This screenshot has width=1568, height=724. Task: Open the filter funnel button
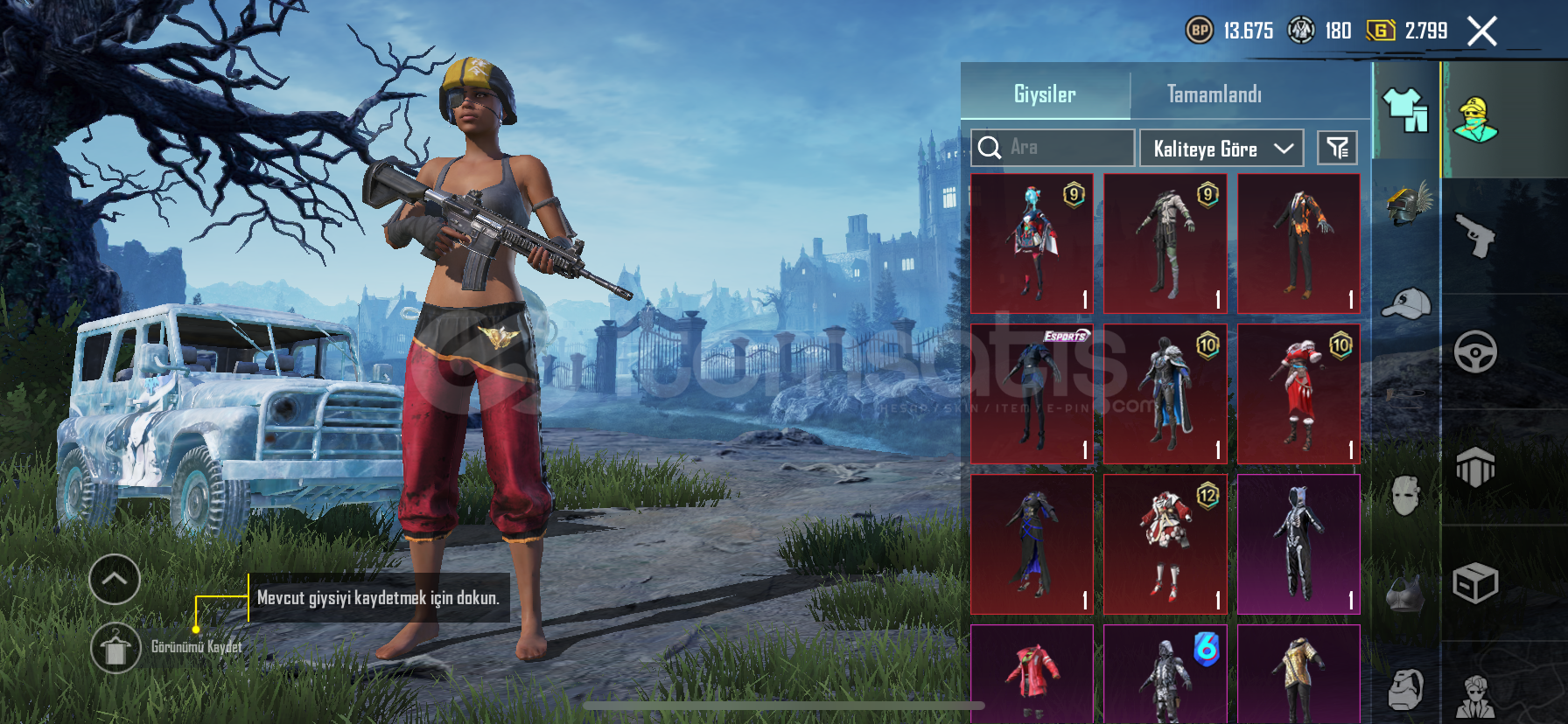coord(1337,149)
